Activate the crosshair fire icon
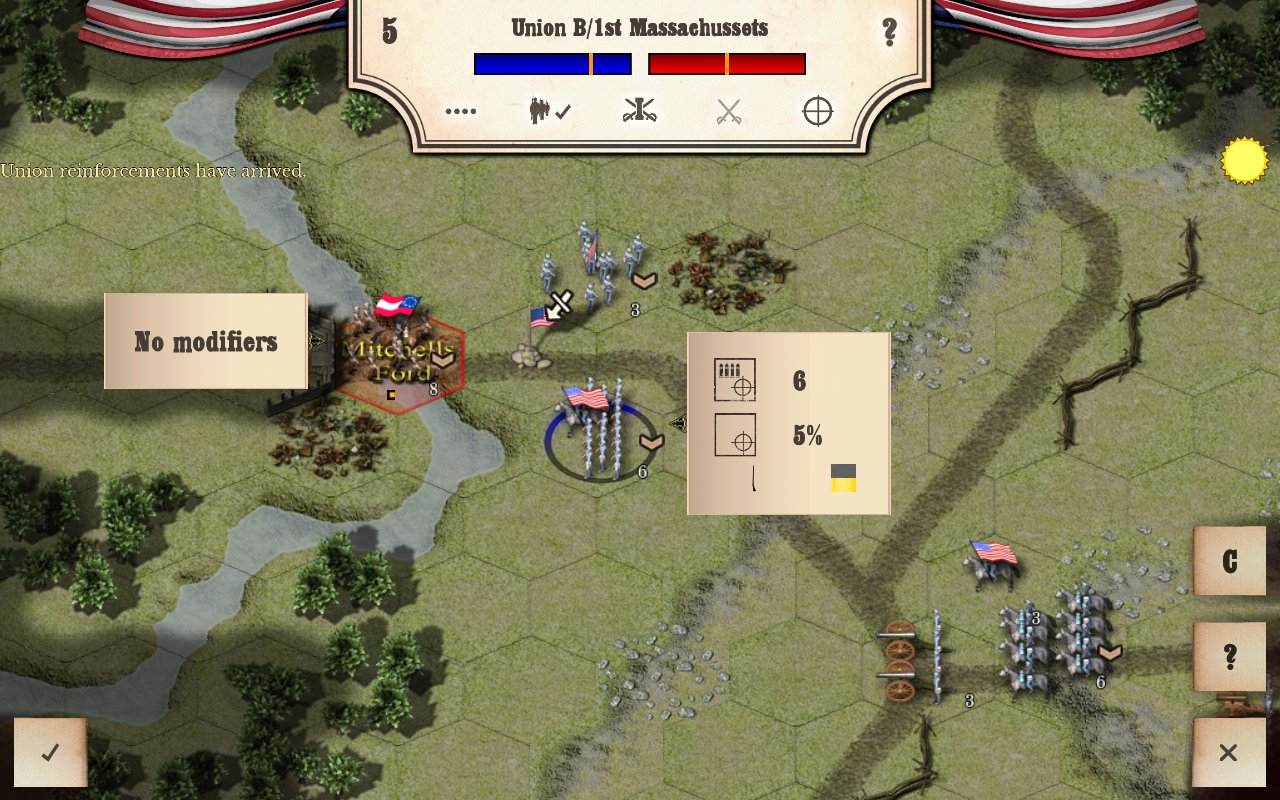The width and height of the screenshot is (1280, 800). [x=818, y=112]
